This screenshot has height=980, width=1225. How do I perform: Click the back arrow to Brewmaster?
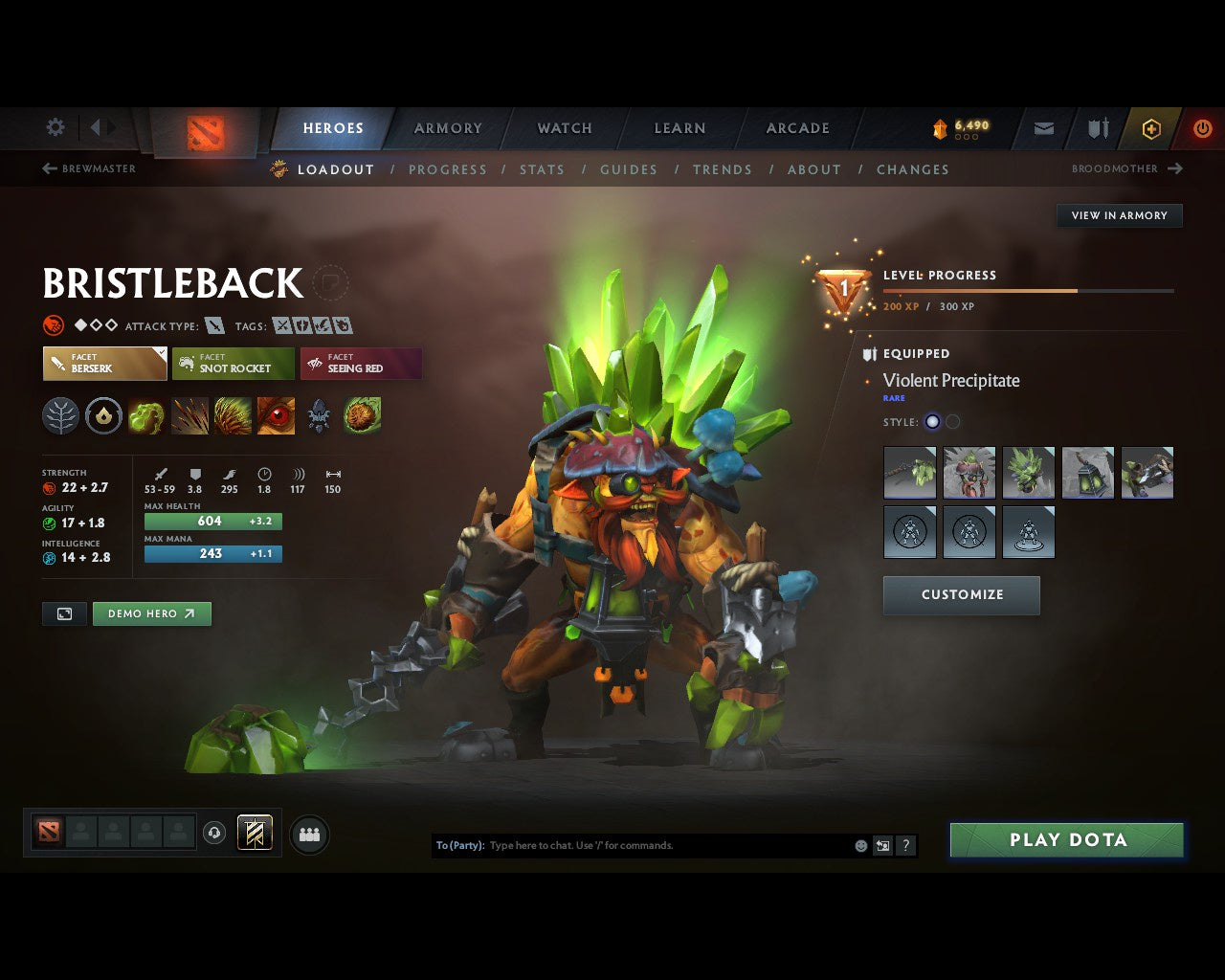click(47, 168)
